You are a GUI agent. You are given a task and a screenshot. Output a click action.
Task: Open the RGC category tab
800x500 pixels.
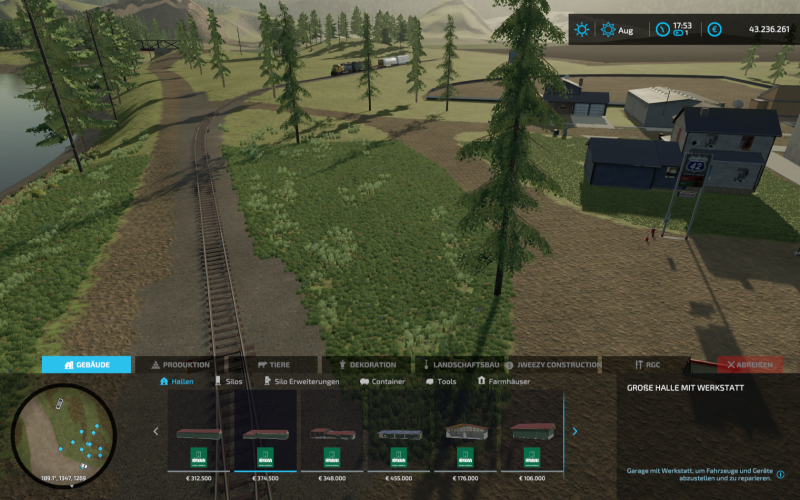click(x=647, y=365)
